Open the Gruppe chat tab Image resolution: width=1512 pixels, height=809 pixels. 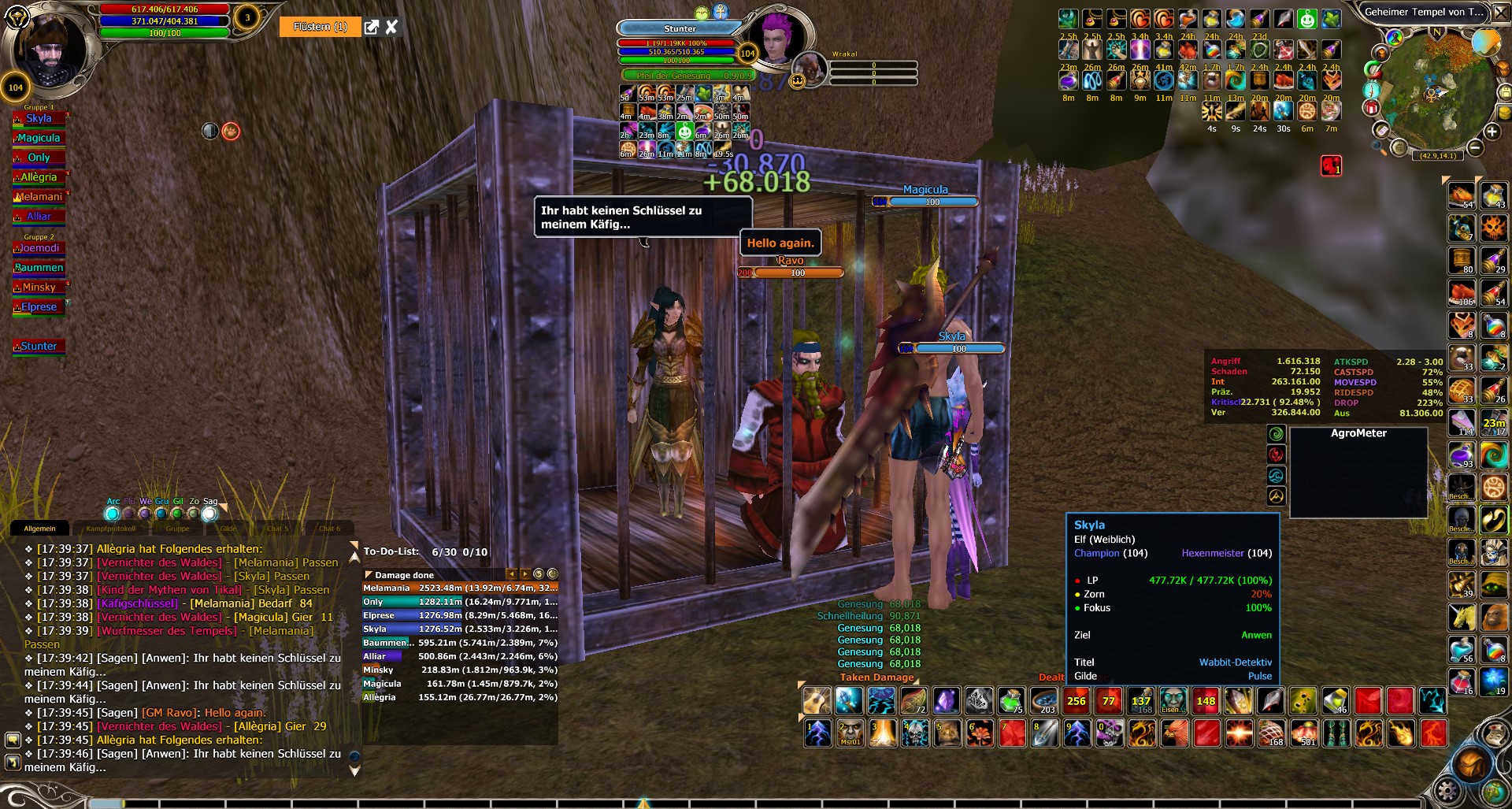pos(177,529)
